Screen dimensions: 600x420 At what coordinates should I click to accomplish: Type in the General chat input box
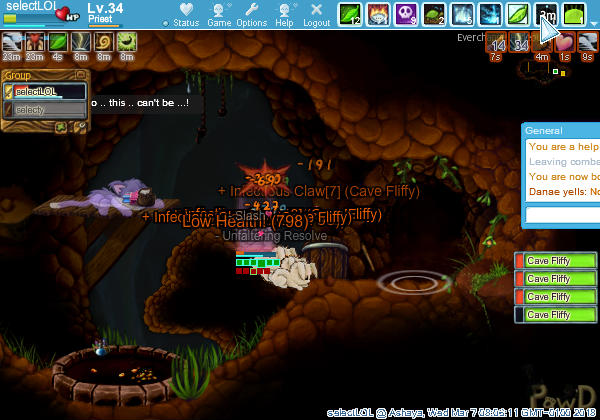(562, 215)
